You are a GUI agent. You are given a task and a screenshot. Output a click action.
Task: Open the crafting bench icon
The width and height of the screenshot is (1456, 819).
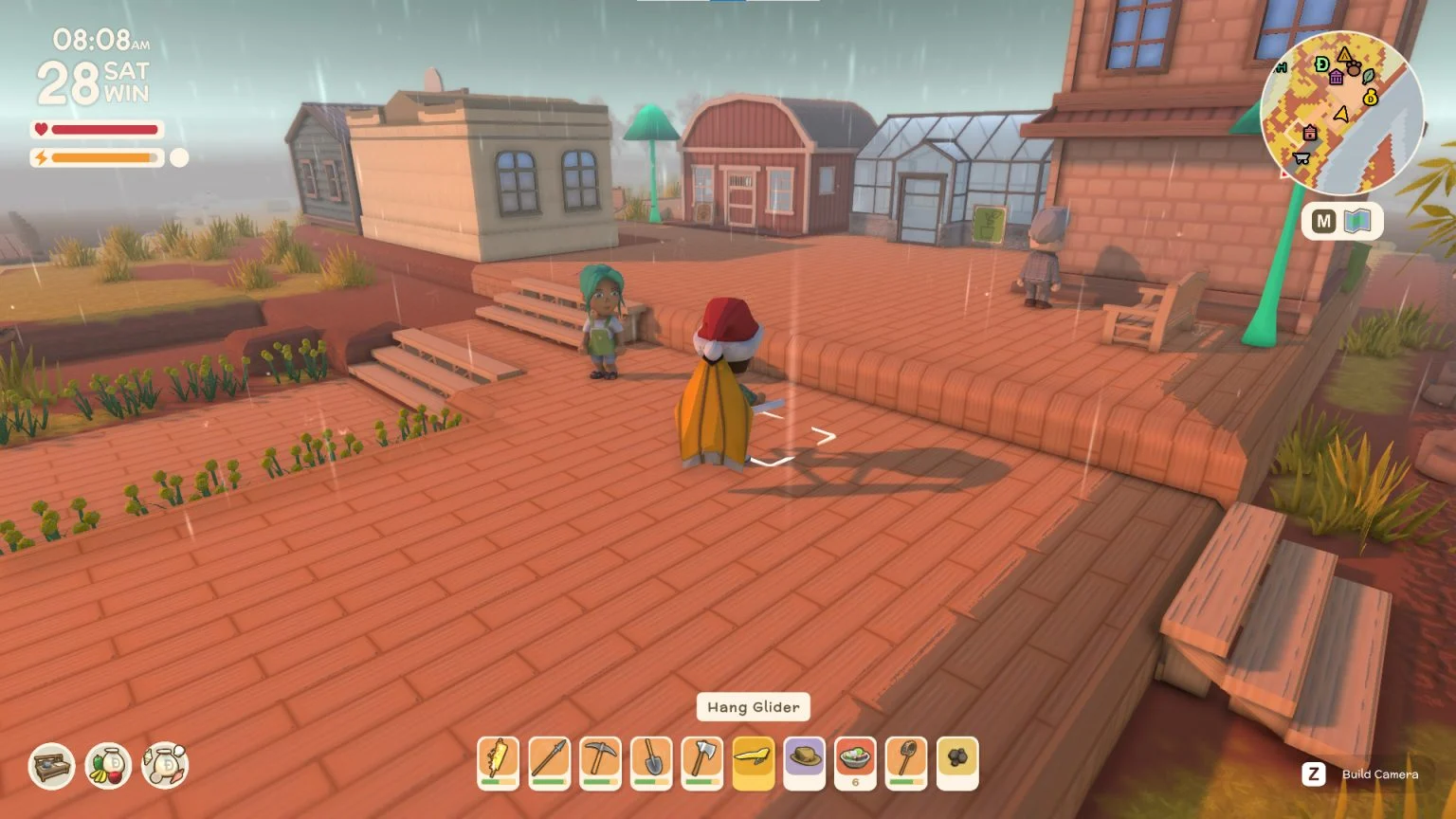[x=51, y=766]
